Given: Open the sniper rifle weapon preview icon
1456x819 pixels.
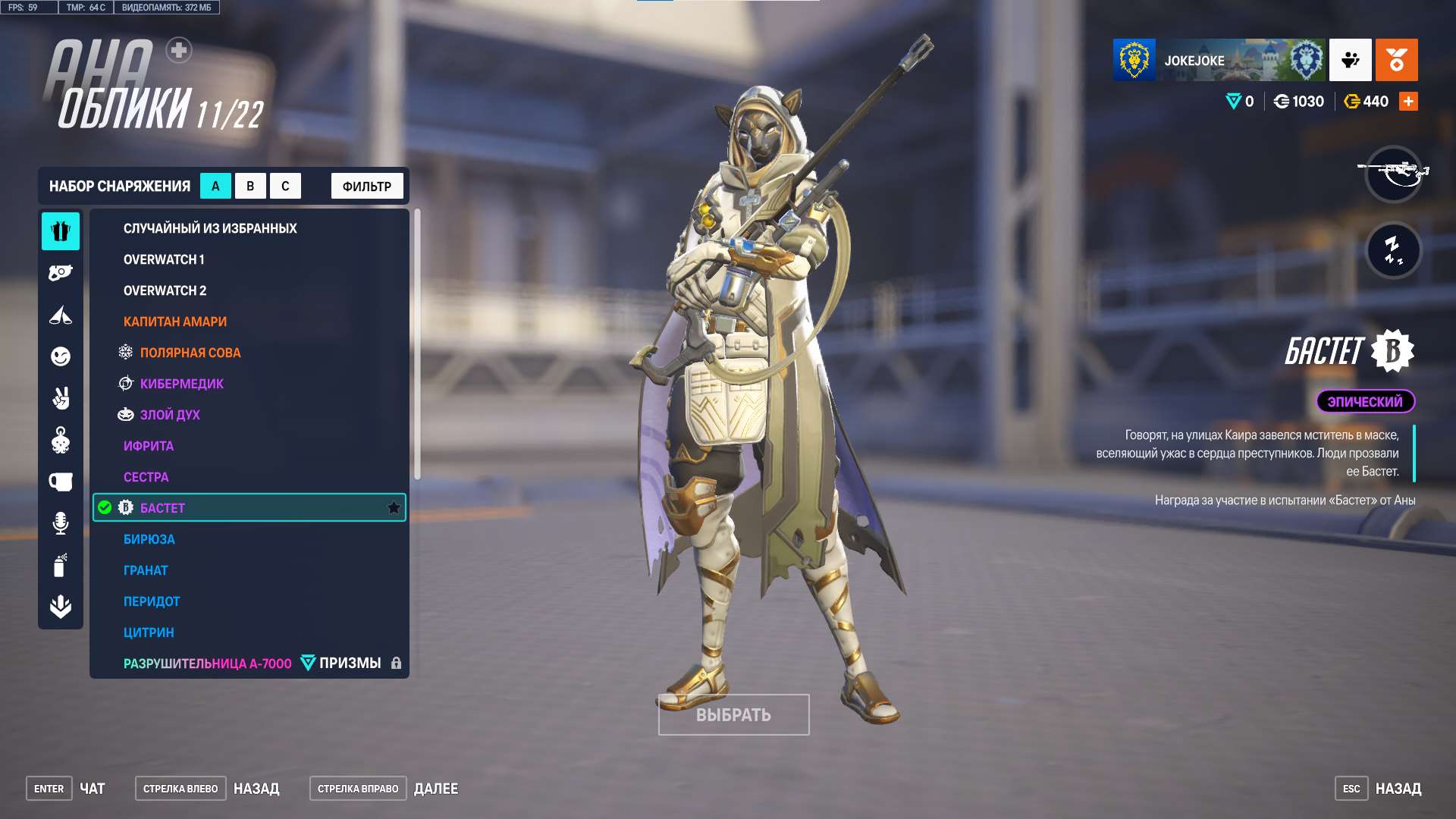Looking at the screenshot, I should 1394,174.
